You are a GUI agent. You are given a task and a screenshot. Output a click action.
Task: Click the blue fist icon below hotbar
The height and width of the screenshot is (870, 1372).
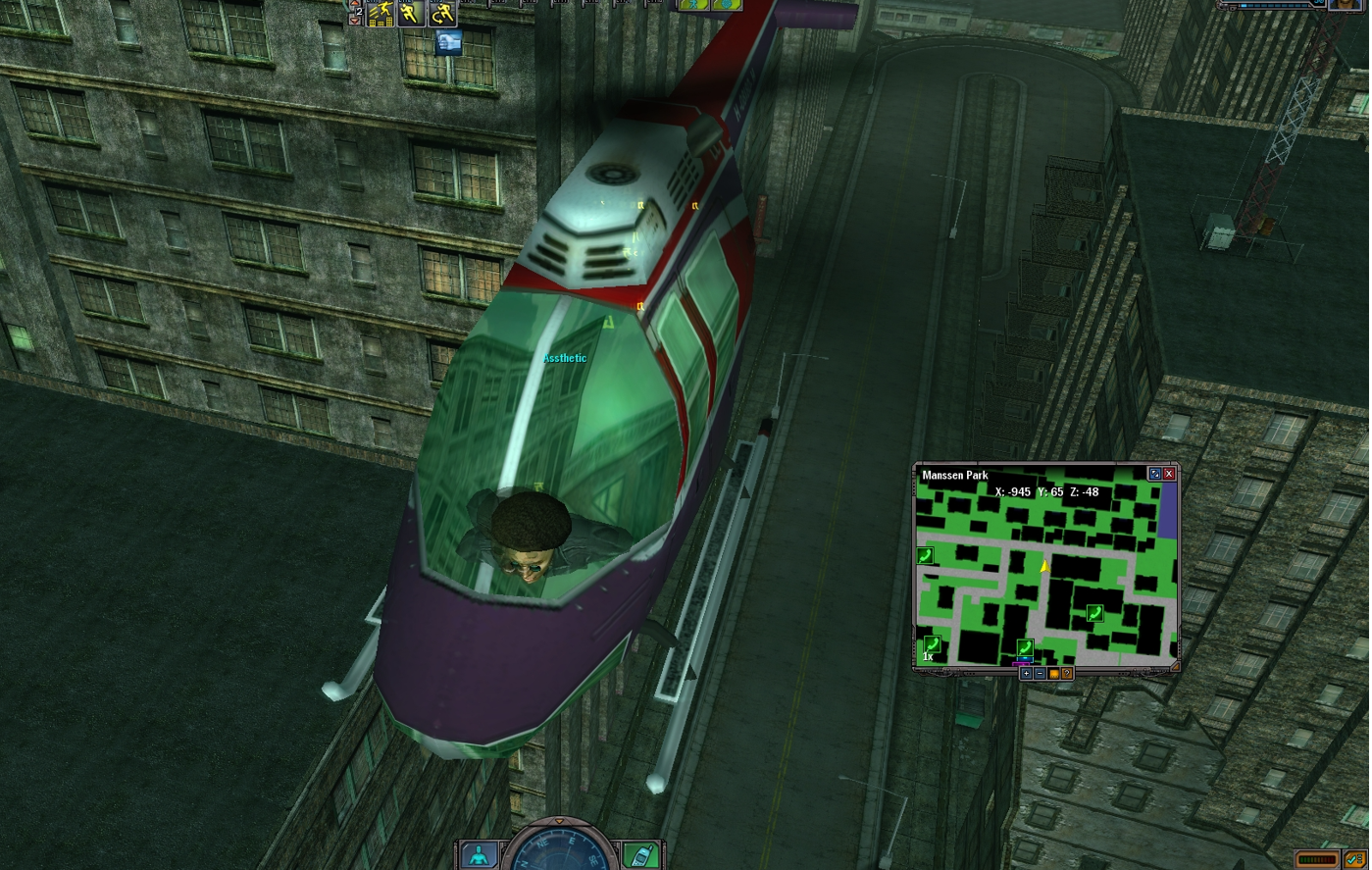(x=448, y=42)
